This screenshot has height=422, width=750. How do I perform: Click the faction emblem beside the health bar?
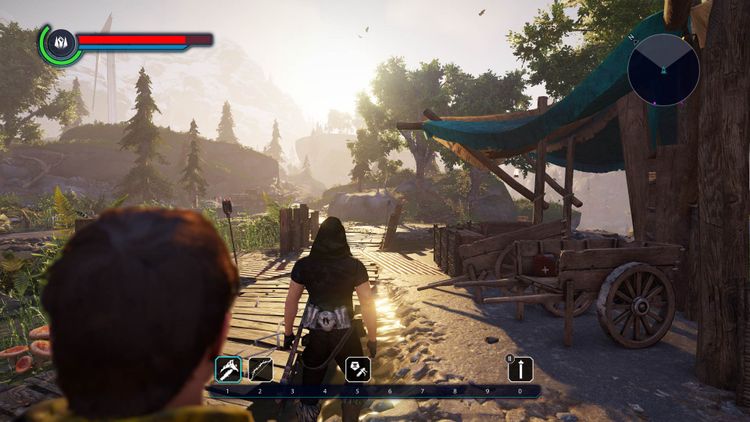pos(60,43)
